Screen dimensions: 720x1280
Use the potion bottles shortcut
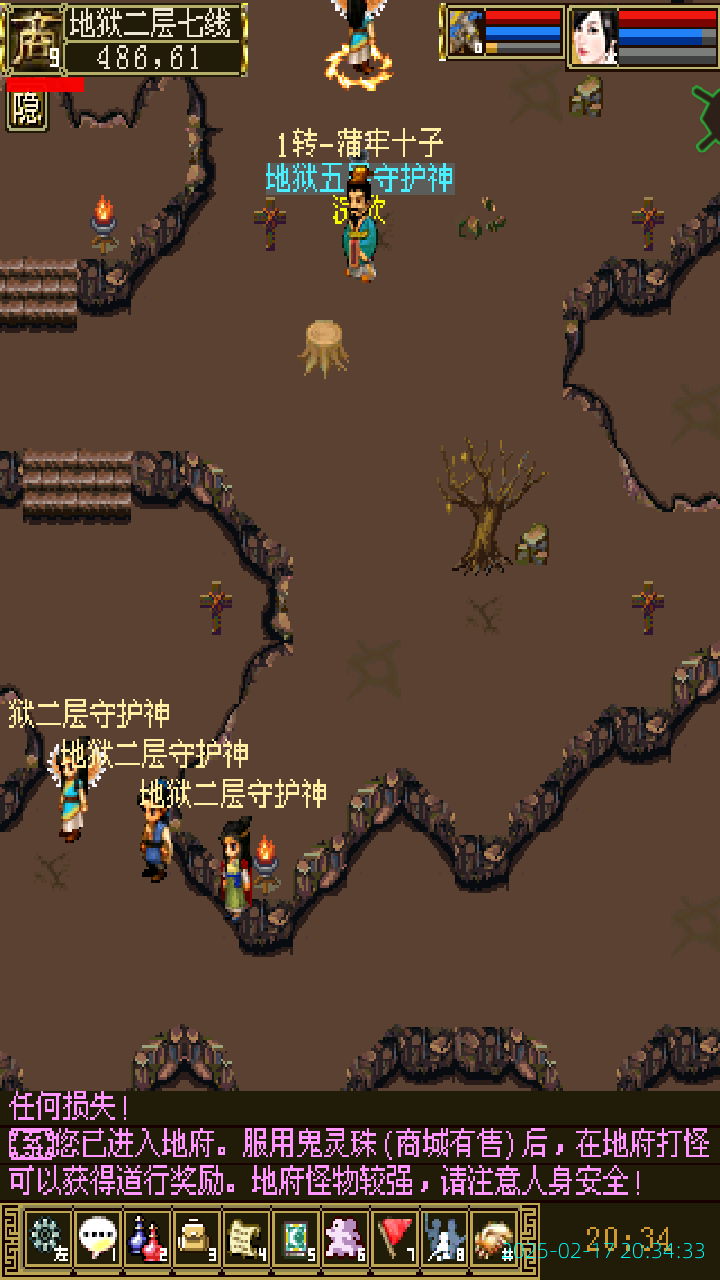coord(147,1238)
